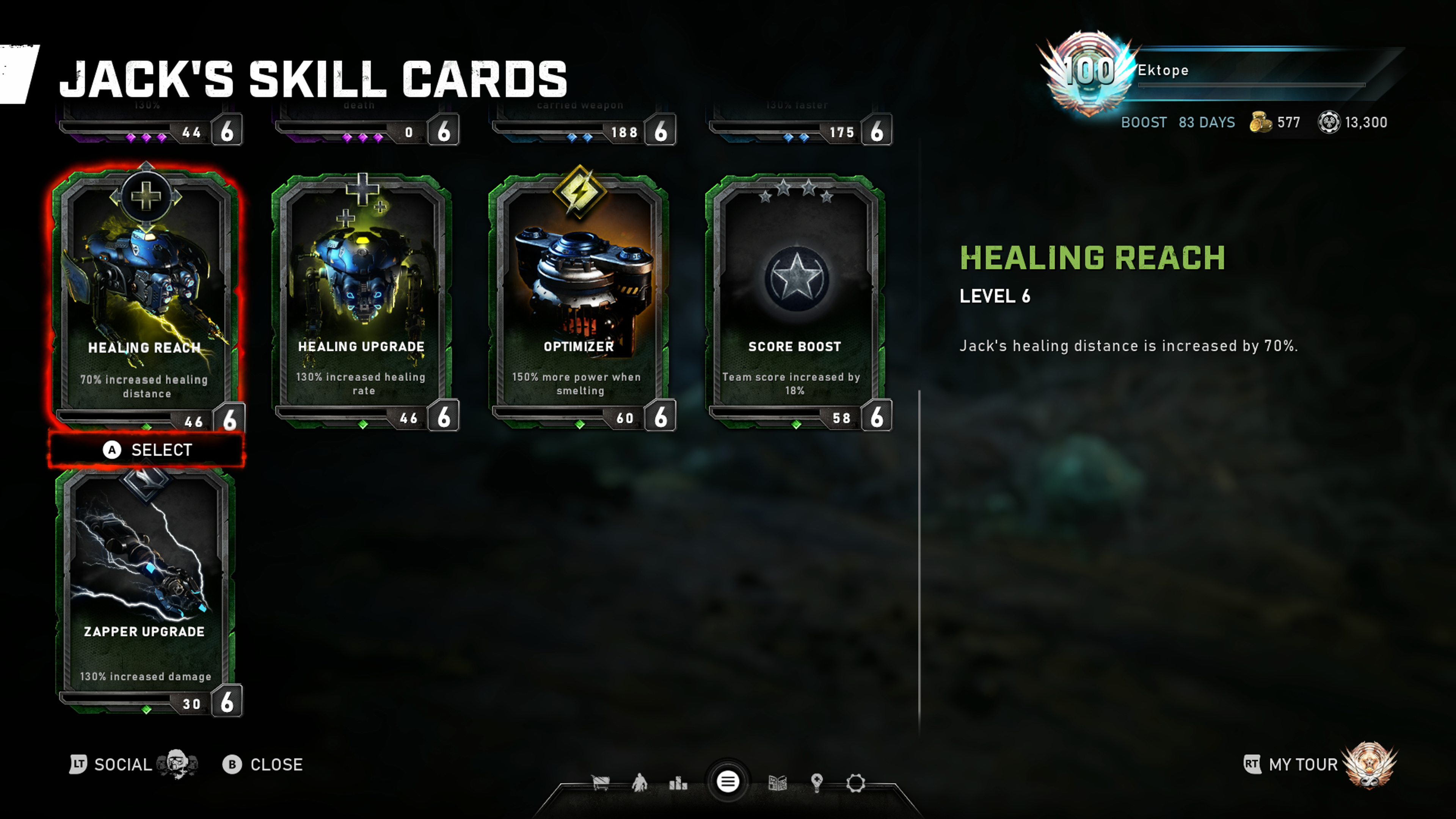The image size is (1456, 819).
Task: Show the stats podium icon
Action: click(678, 783)
